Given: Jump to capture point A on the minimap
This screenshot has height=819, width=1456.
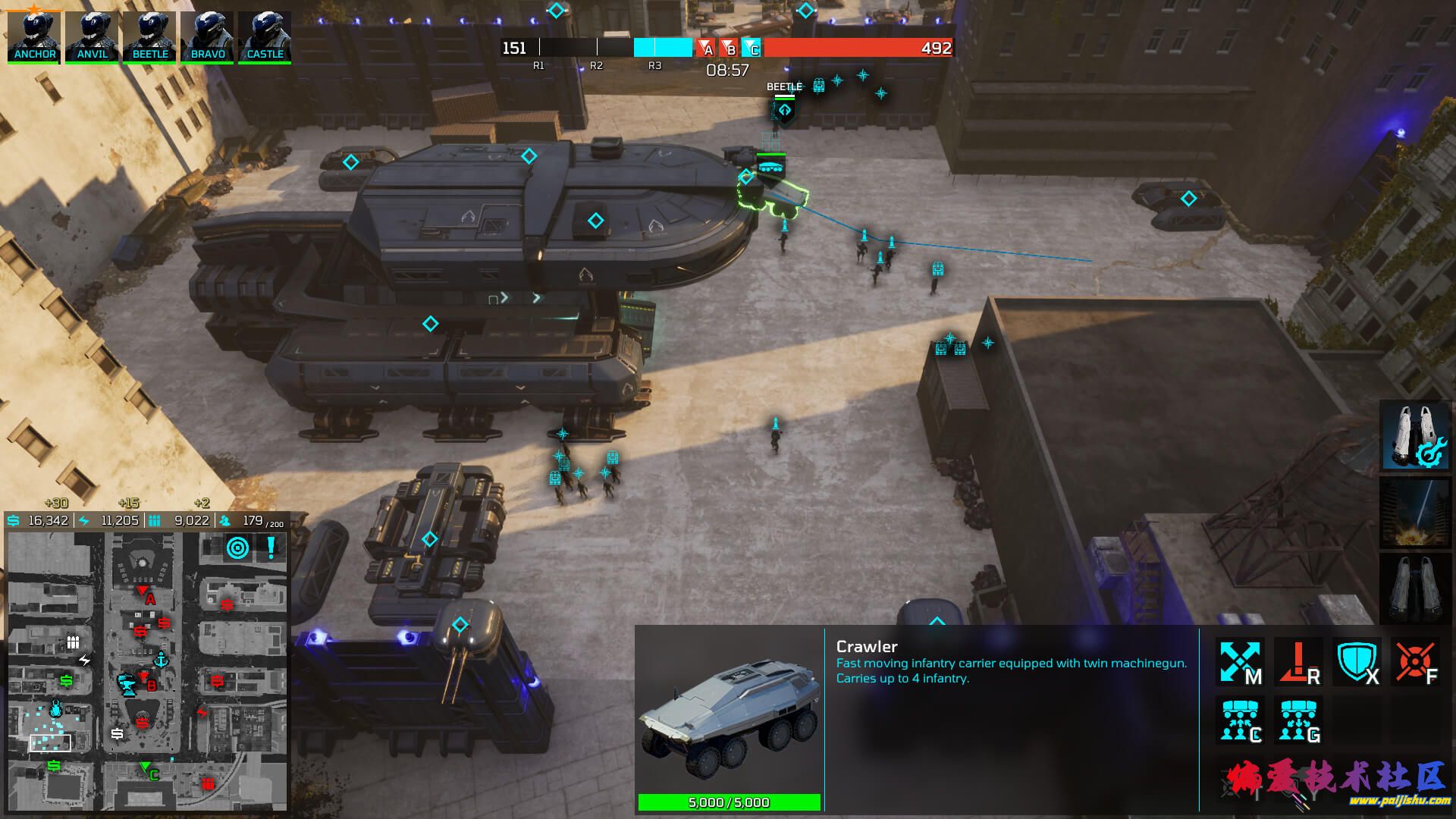Looking at the screenshot, I should point(143,592).
